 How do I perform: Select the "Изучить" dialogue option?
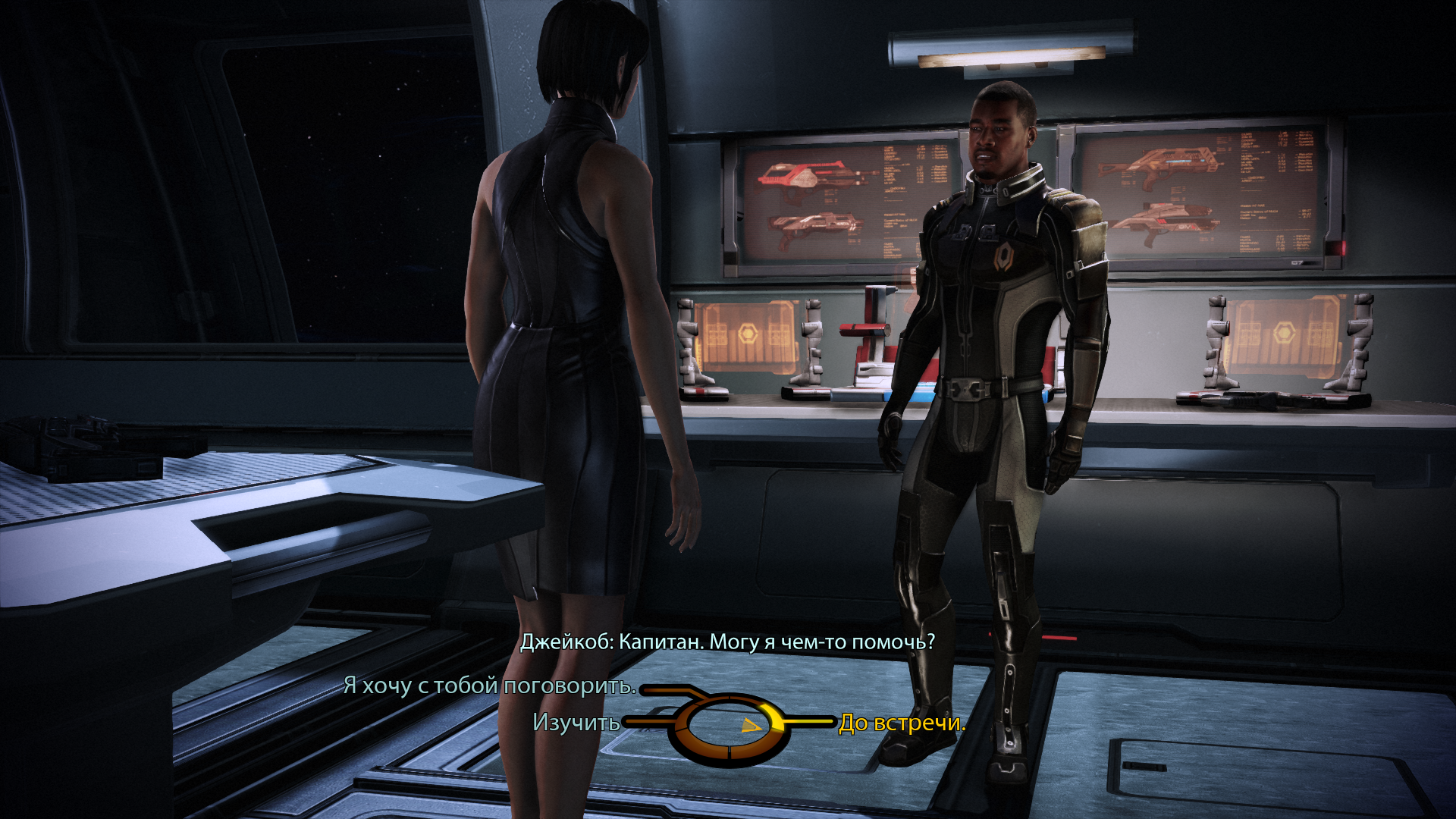tap(576, 723)
